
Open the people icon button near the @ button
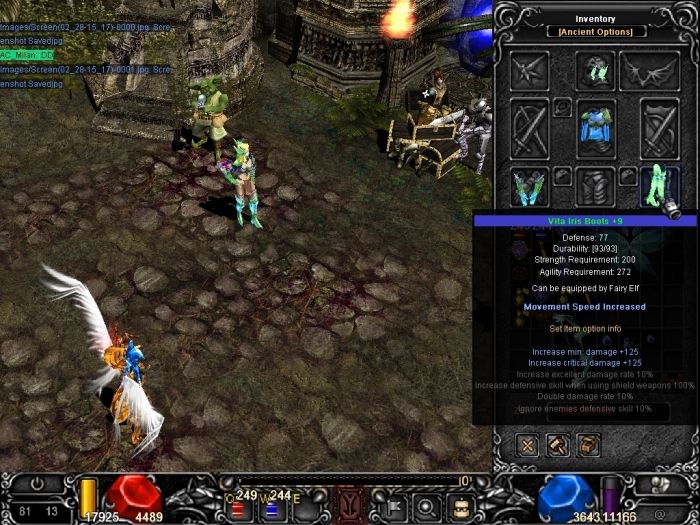click(667, 485)
